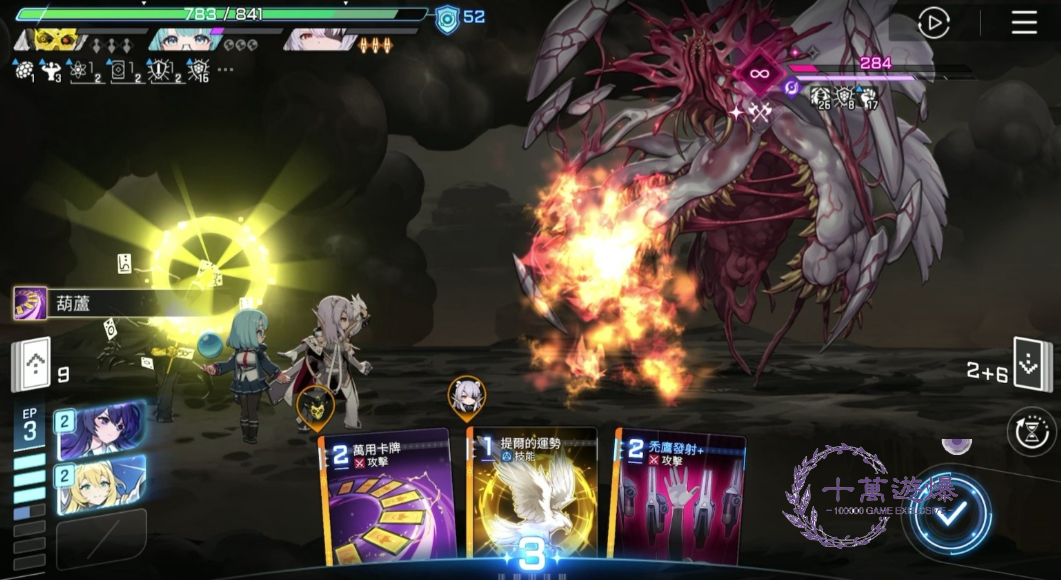
Task: Toggle the auto-play button
Action: click(933, 23)
